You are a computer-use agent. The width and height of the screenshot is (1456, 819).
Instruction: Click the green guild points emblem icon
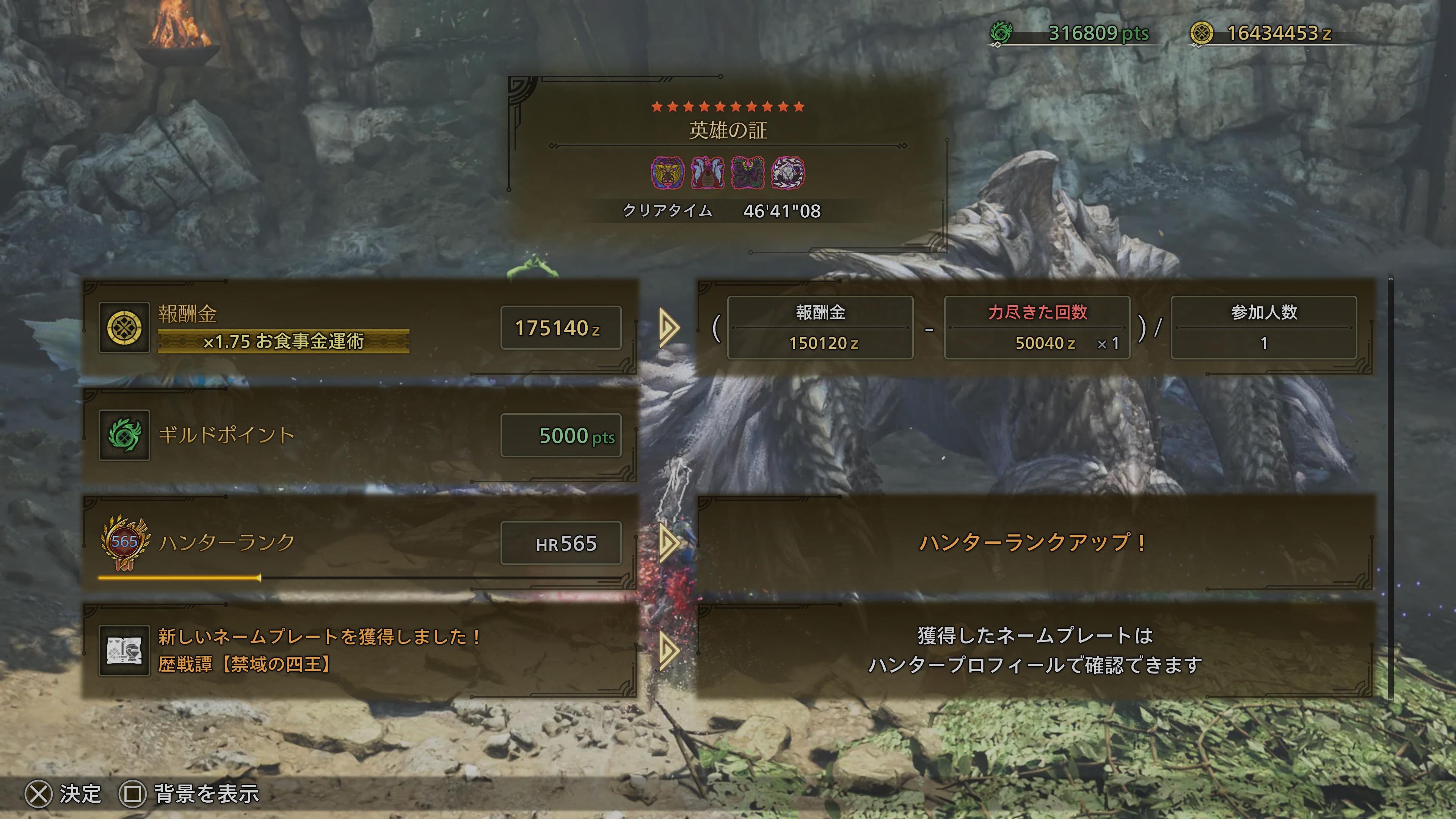coord(124,435)
